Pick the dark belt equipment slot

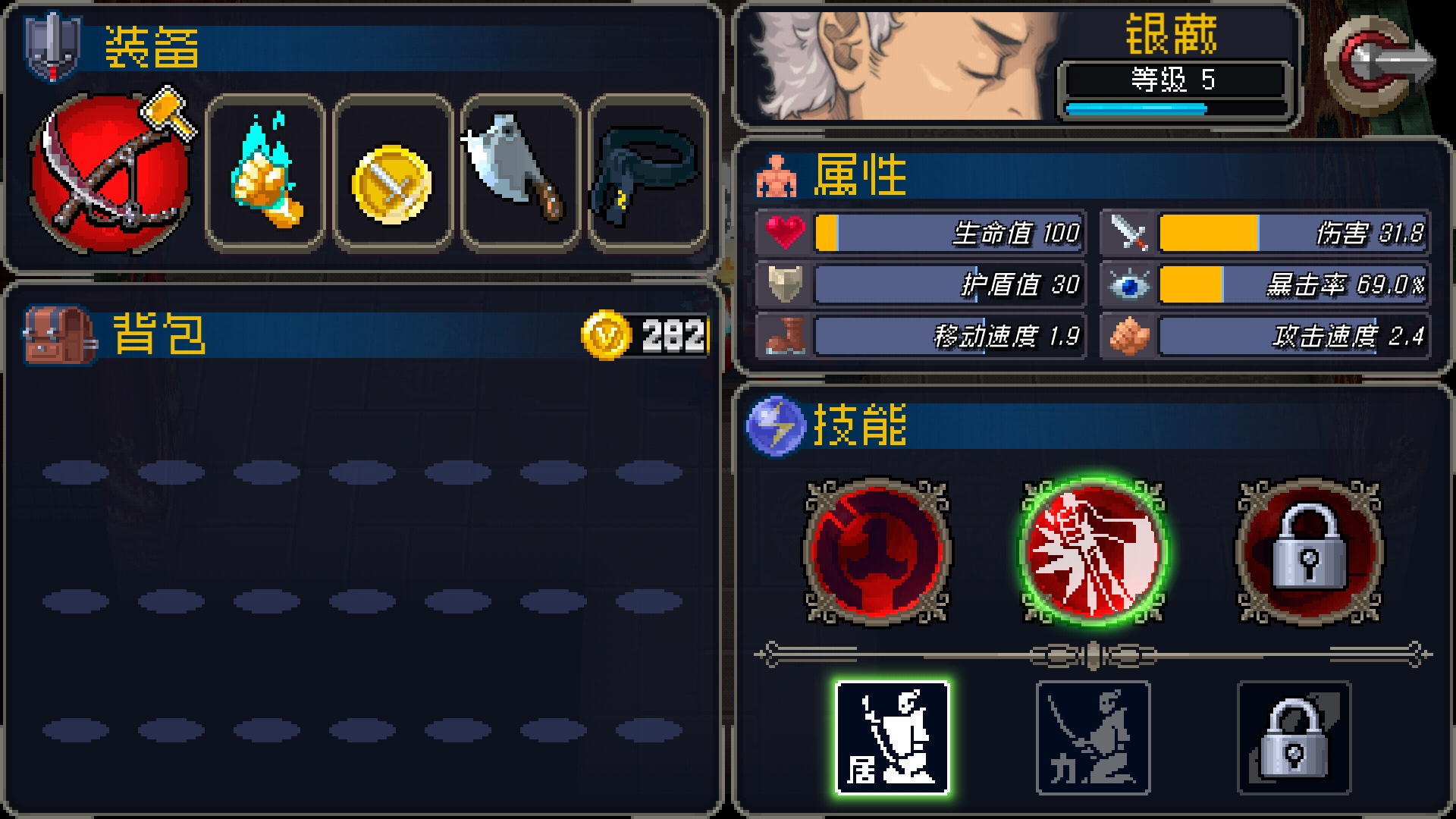tap(647, 173)
